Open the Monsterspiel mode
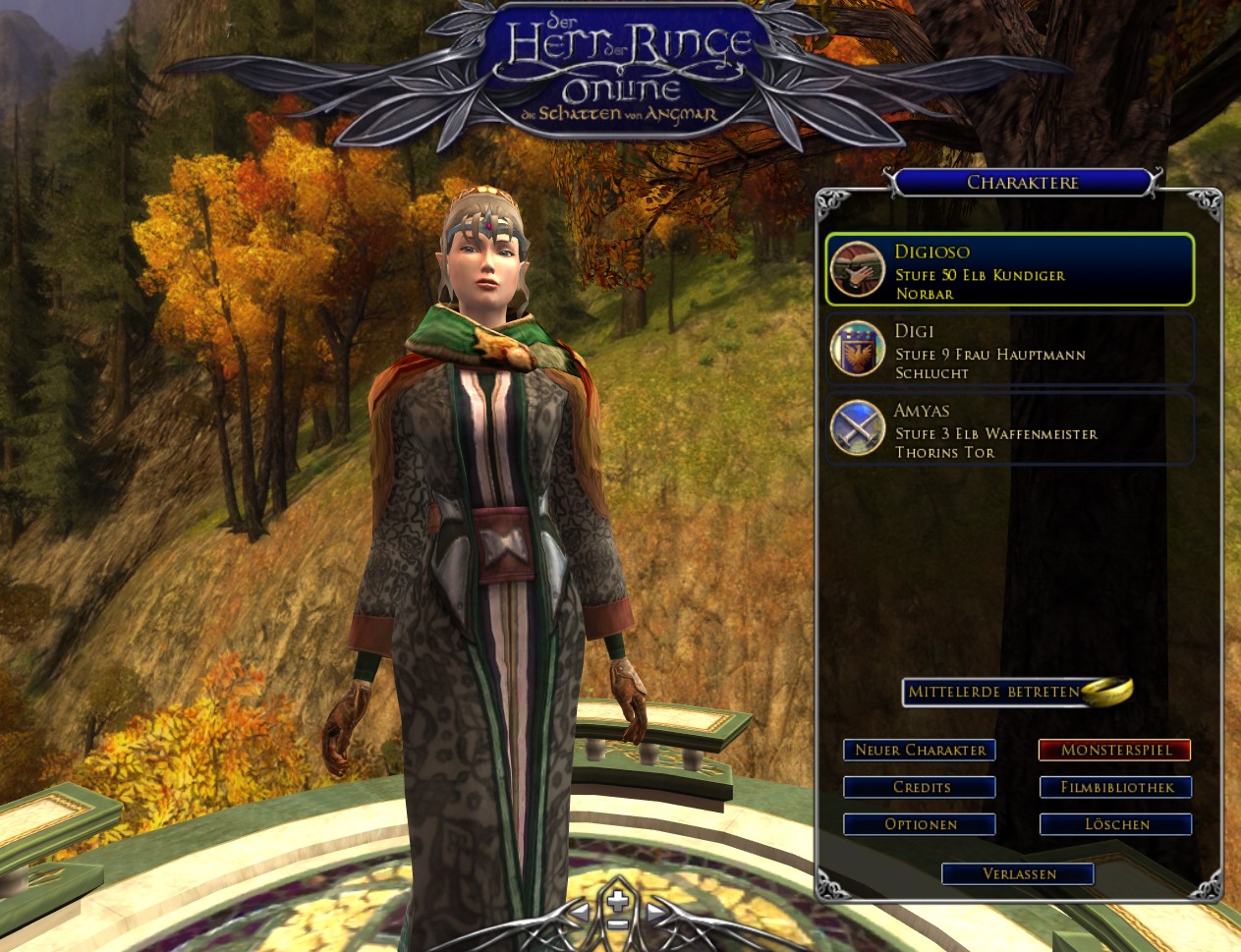The width and height of the screenshot is (1241, 952). point(1115,750)
